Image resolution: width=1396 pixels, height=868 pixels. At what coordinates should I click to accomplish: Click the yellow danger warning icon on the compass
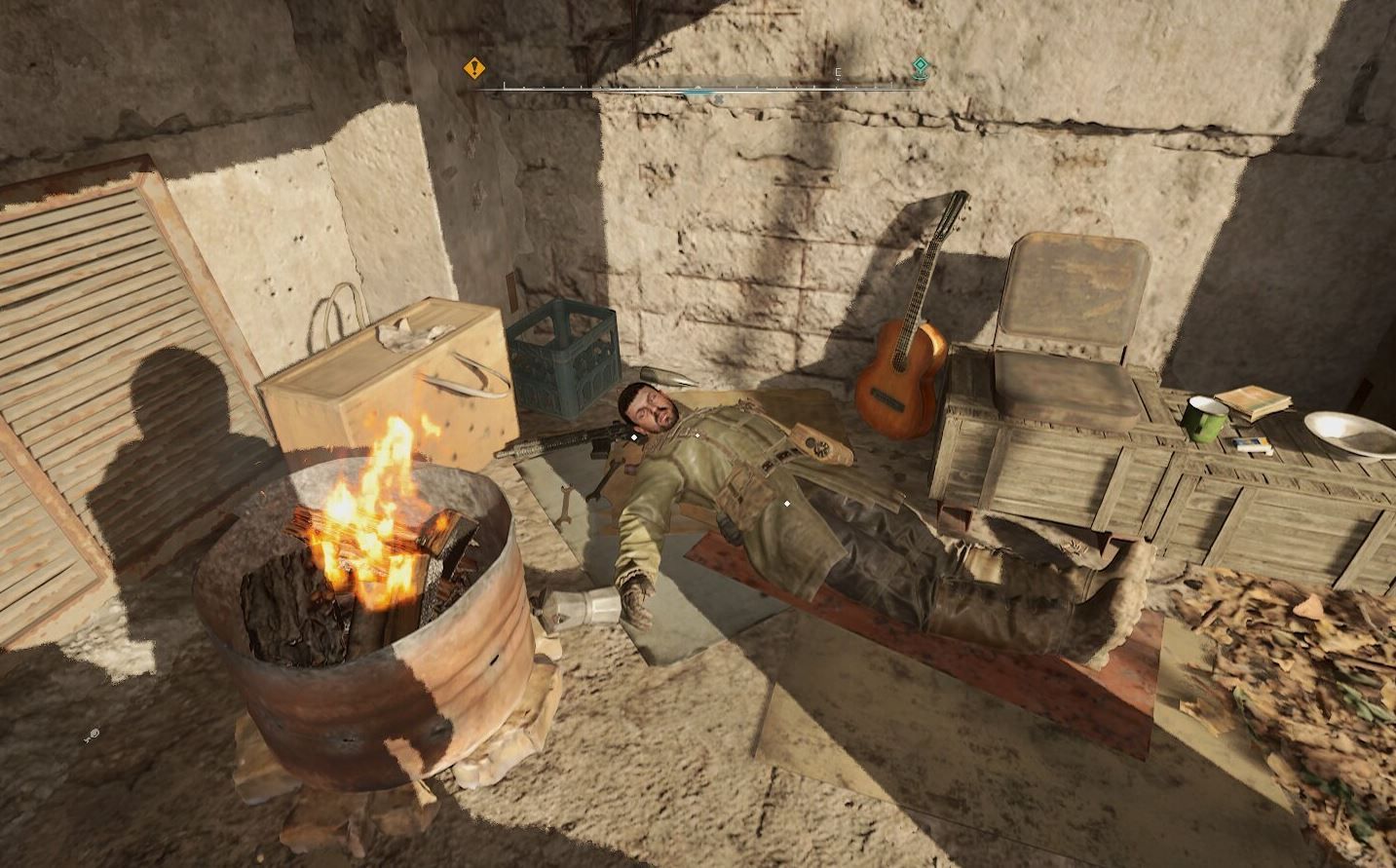pos(472,67)
